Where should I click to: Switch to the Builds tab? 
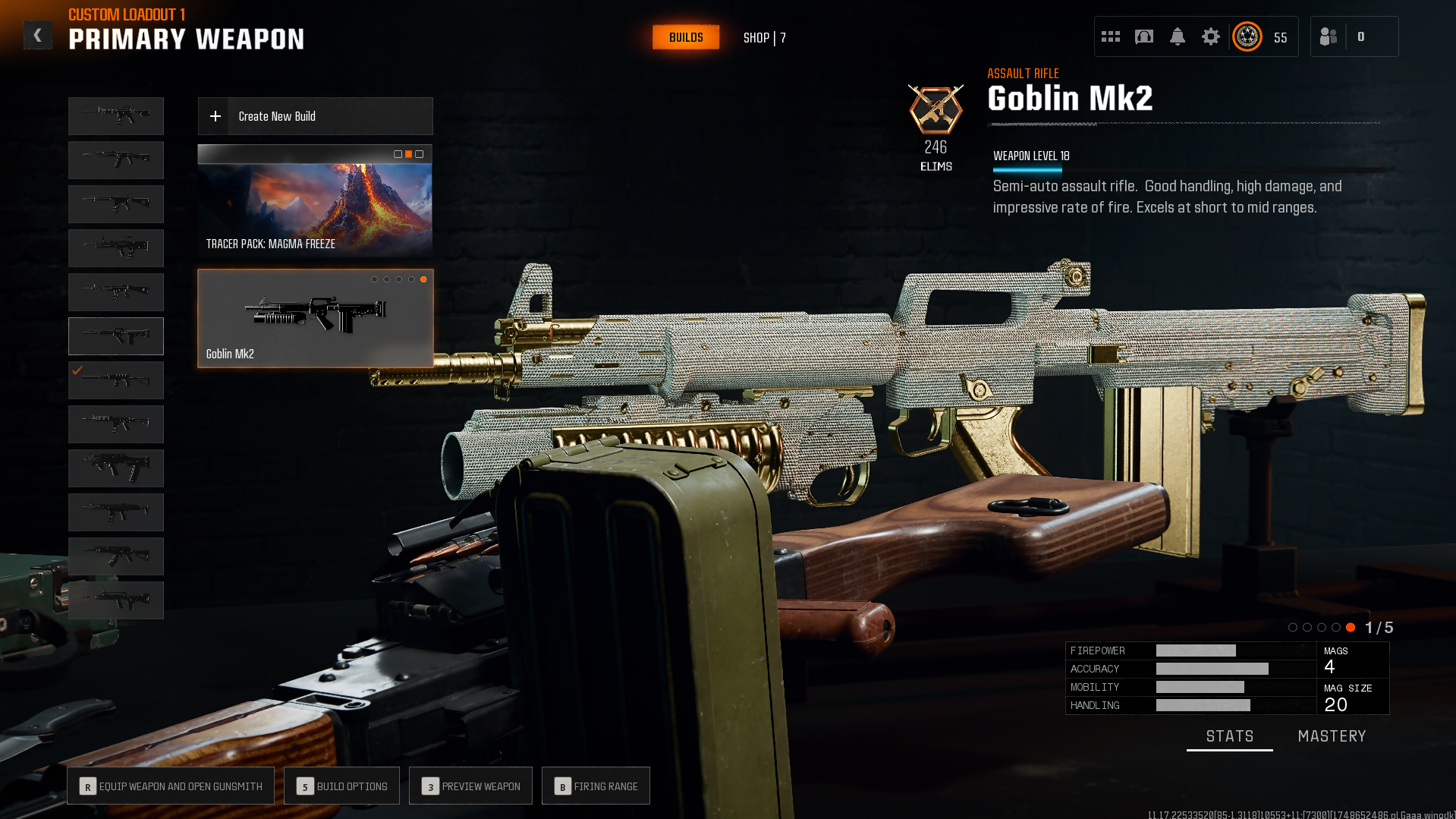coord(685,37)
